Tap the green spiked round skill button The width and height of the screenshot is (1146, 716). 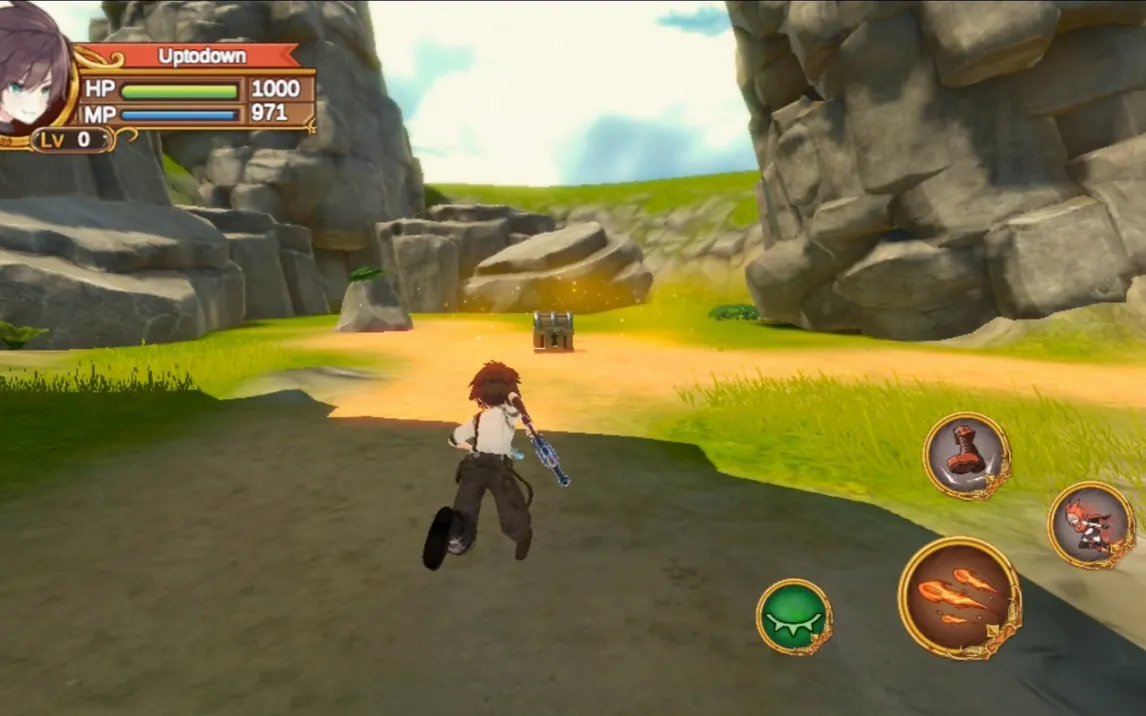pyautogui.click(x=794, y=616)
